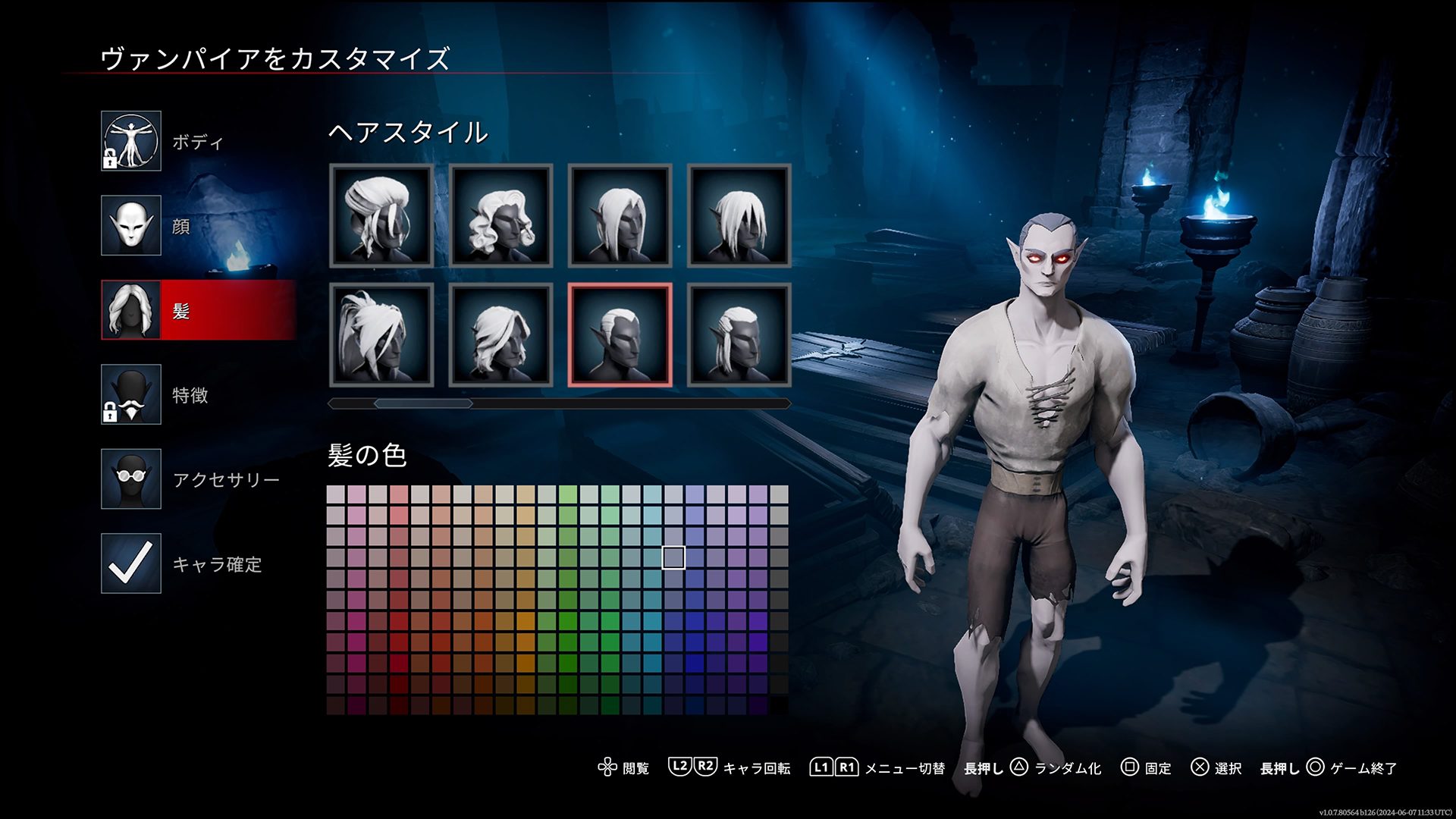
Task: Switch to the アクセサリー accessories category
Action: point(131,479)
